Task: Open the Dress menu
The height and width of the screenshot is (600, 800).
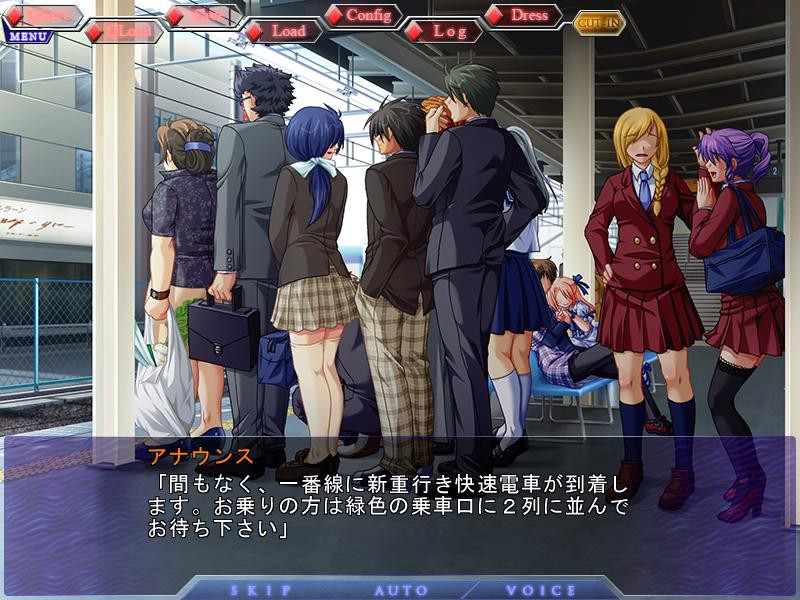Action: [524, 16]
